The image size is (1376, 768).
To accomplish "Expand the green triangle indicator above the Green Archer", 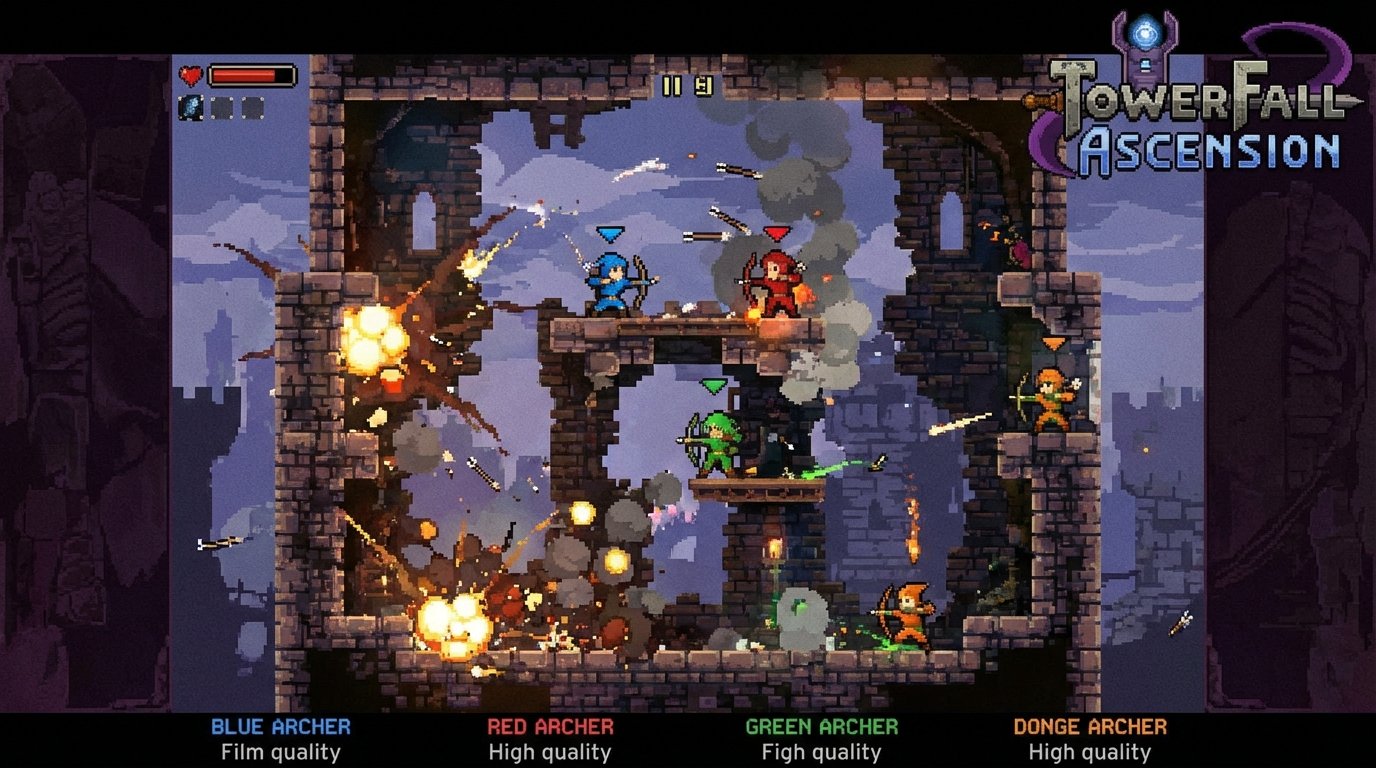I will coord(713,385).
